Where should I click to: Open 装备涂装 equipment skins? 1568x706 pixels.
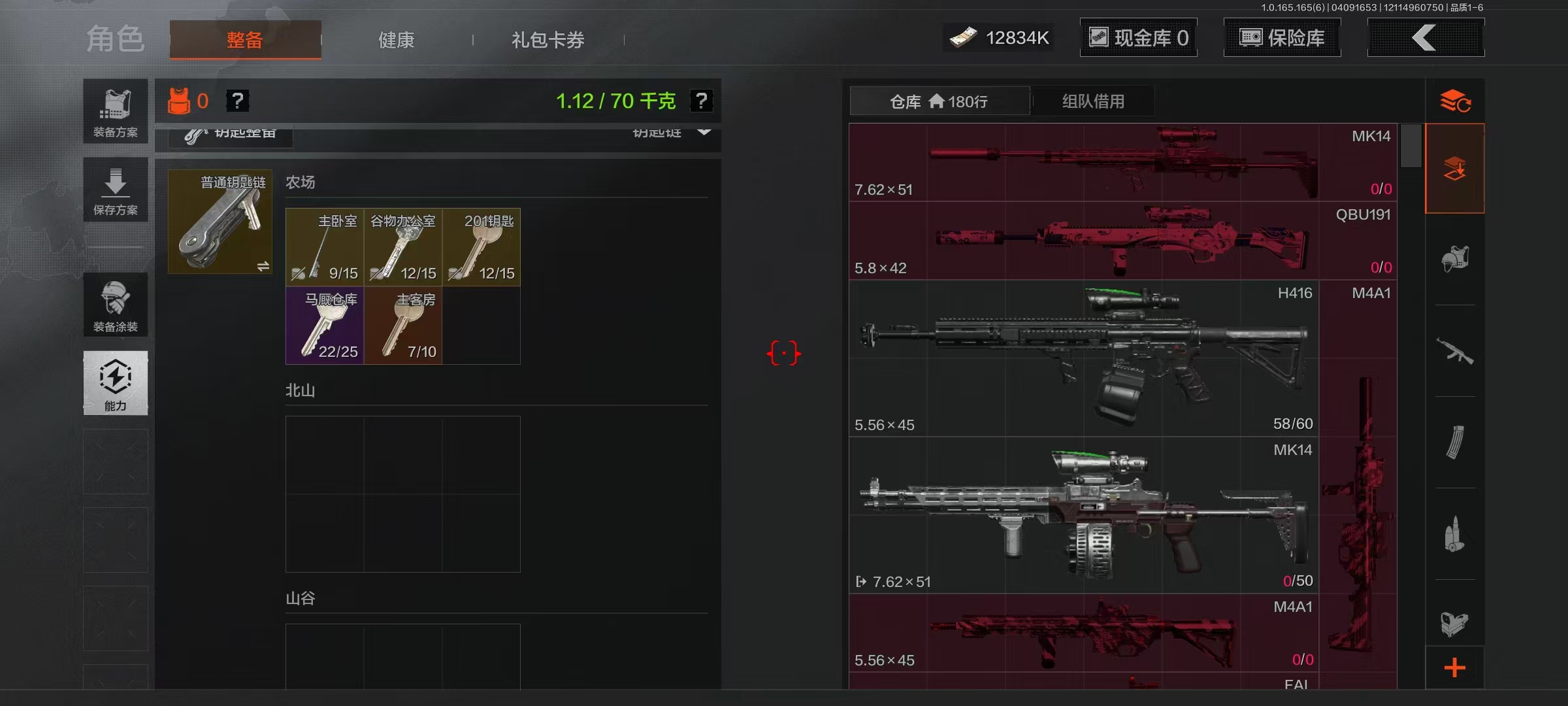click(x=116, y=305)
